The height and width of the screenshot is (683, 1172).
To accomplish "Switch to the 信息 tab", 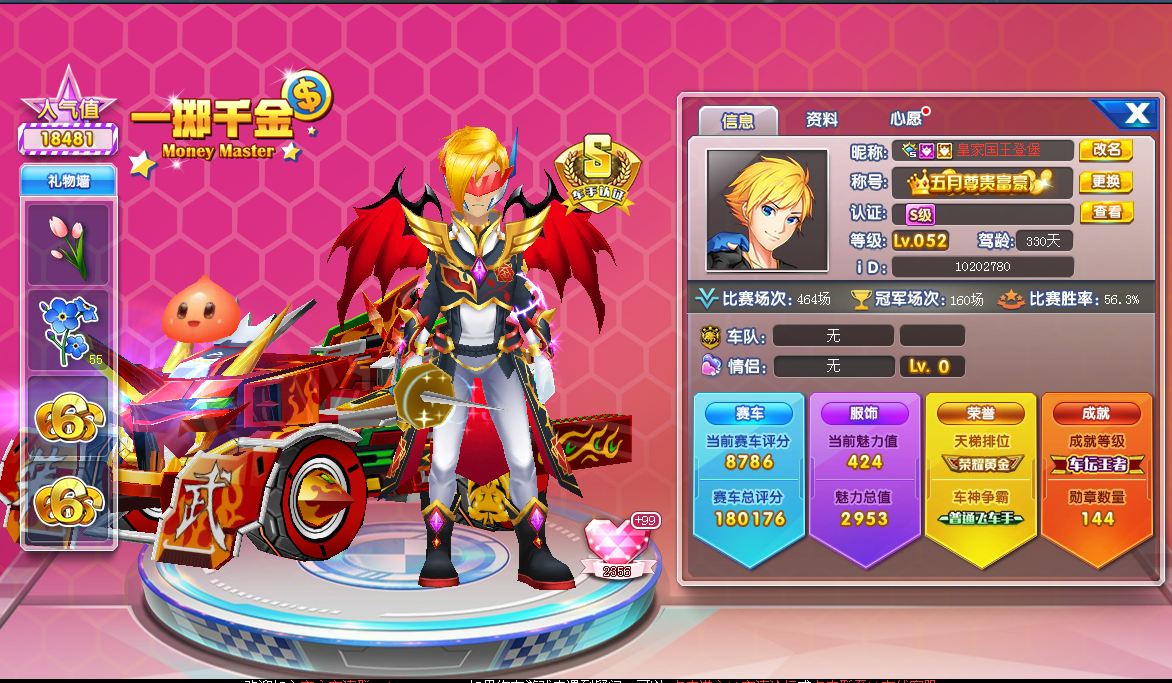I will point(738,120).
